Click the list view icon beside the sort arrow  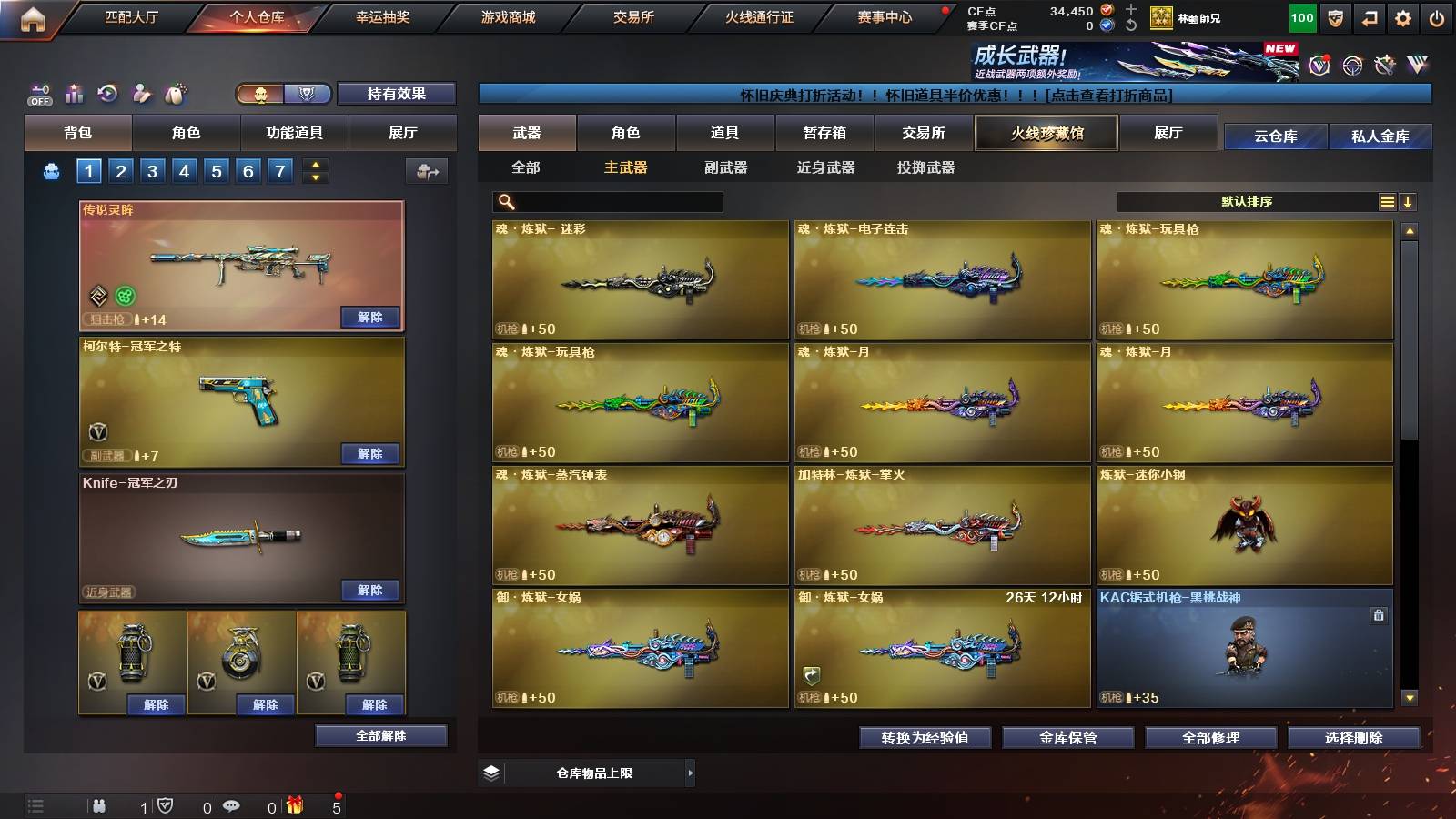[1387, 201]
